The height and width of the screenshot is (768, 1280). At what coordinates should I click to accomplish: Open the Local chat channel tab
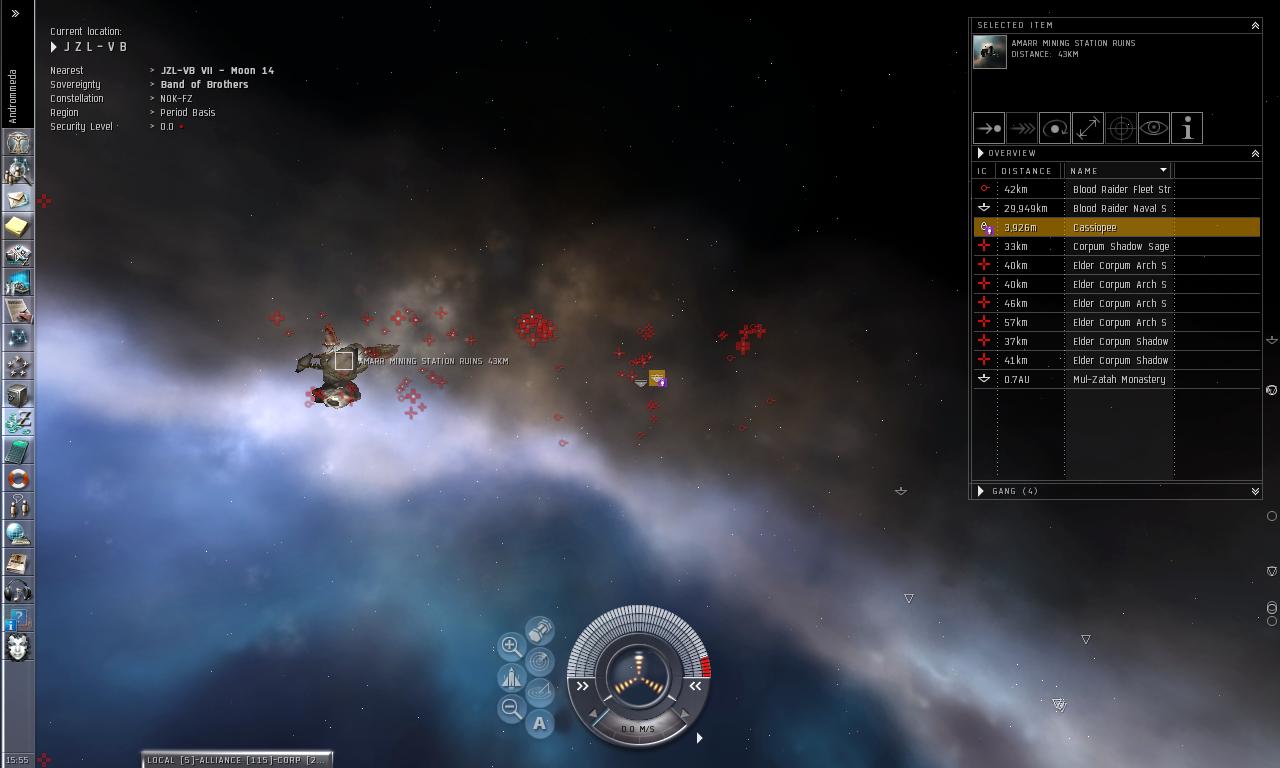236,760
